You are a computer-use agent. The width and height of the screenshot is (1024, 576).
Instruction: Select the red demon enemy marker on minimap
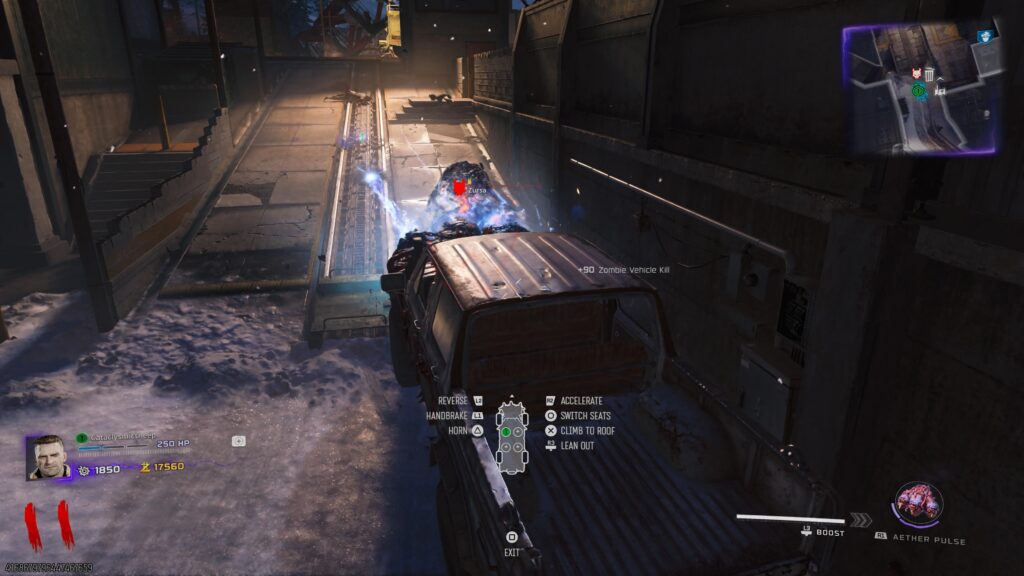point(915,73)
